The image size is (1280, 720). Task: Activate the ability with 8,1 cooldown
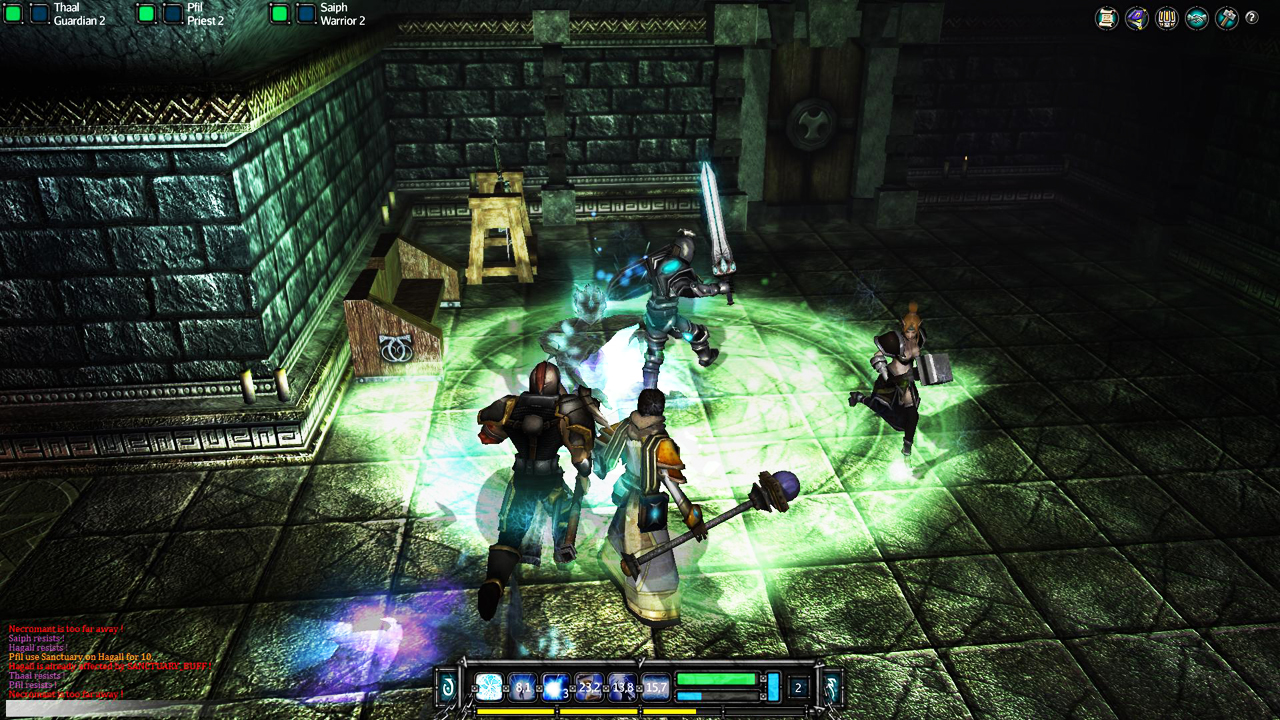[x=522, y=687]
